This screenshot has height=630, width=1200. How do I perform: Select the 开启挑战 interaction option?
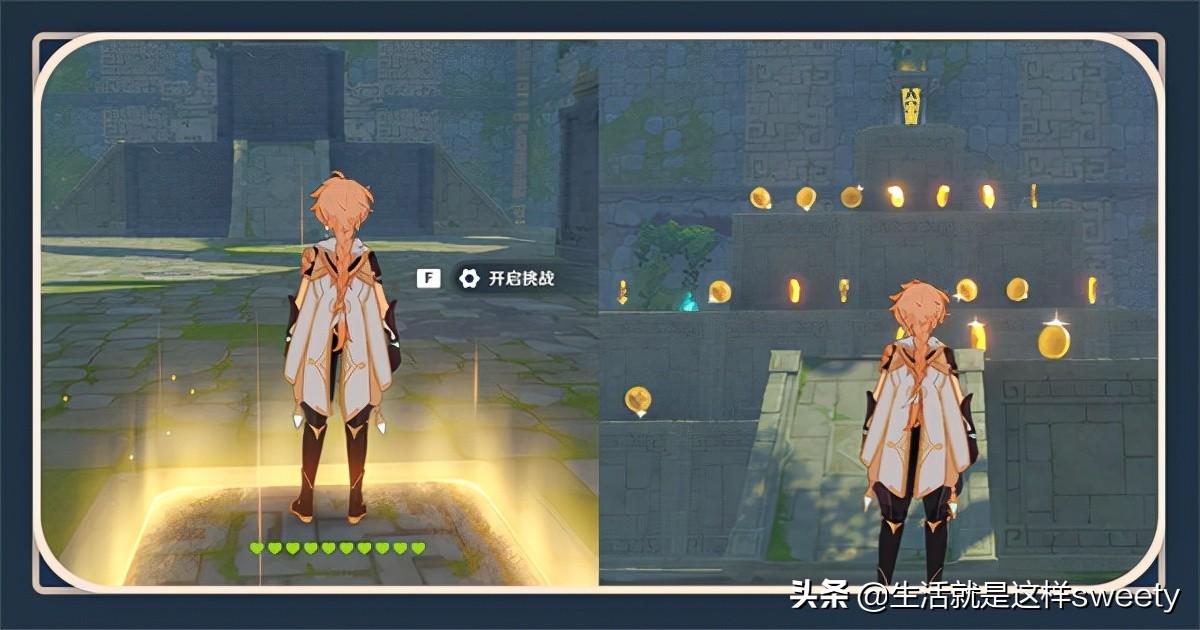[509, 279]
